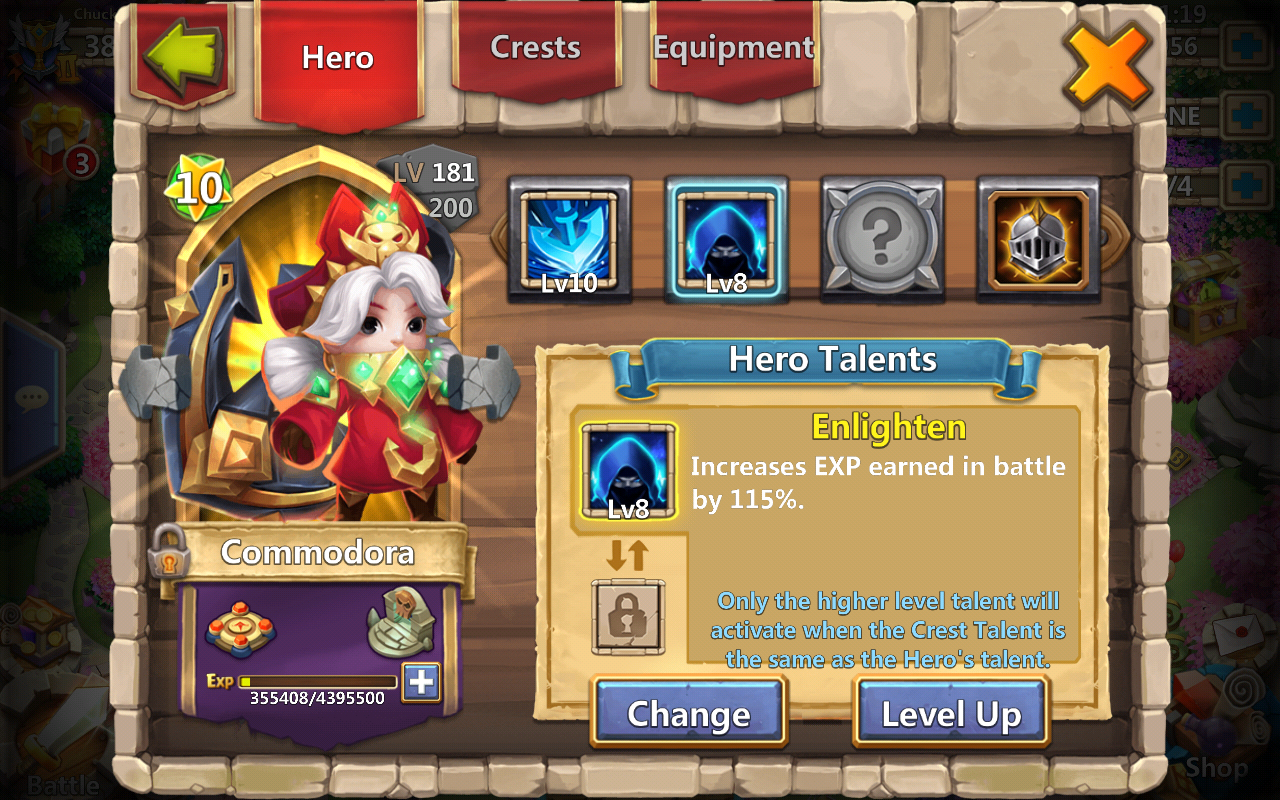Close the hero panel with the X
Screen dimensions: 1280x800
click(x=1106, y=64)
